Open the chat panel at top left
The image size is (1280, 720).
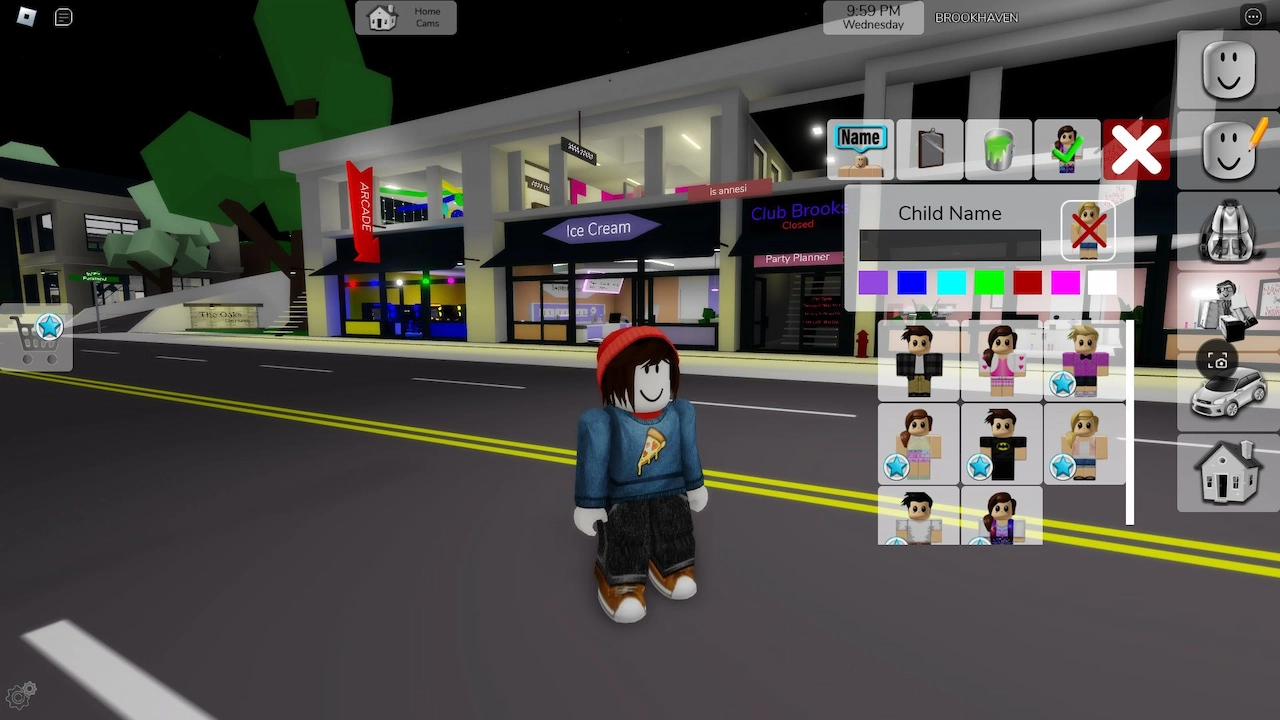[x=62, y=17]
